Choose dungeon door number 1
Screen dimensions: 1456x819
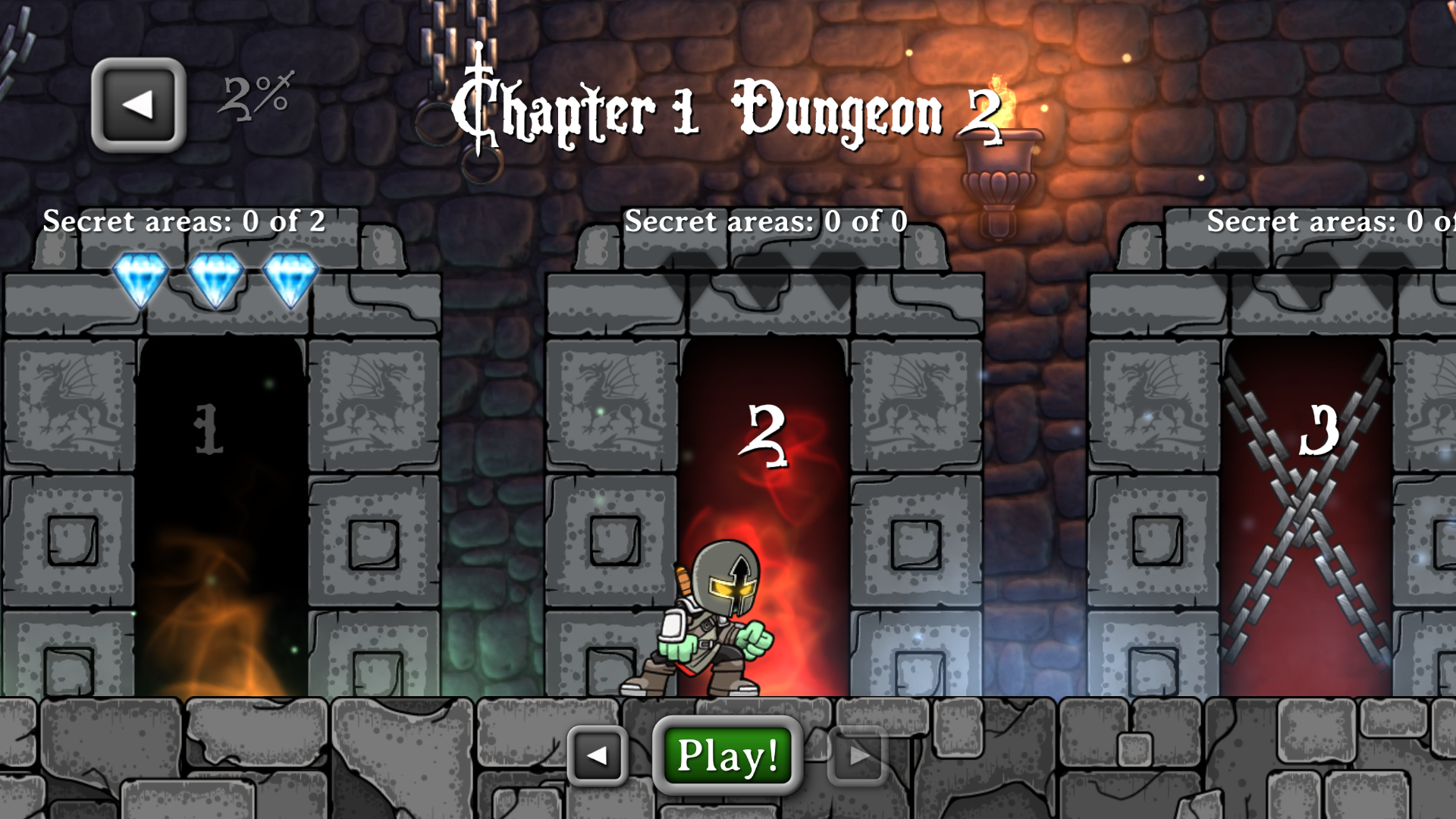click(221, 516)
